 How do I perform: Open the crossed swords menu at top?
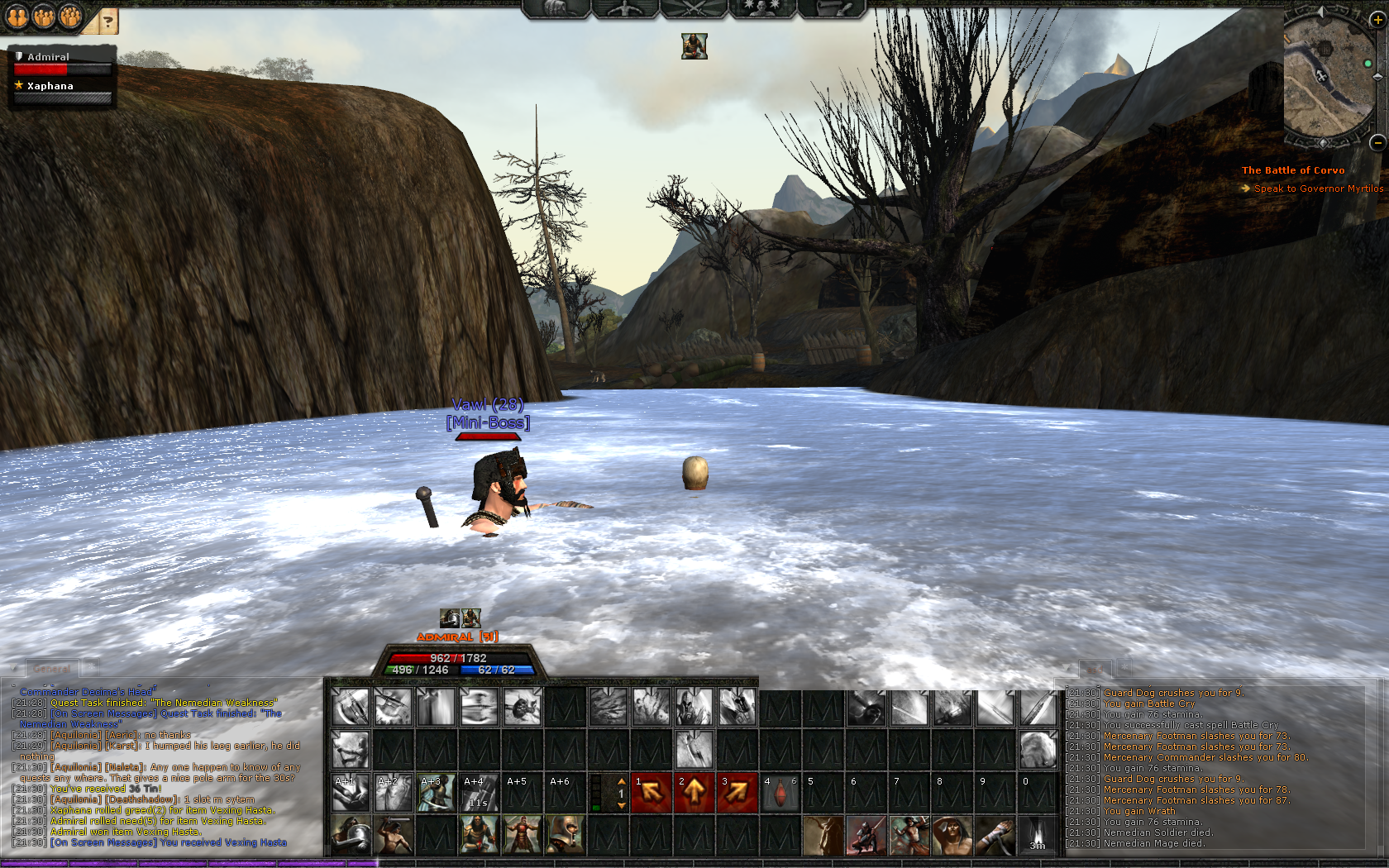click(x=693, y=9)
